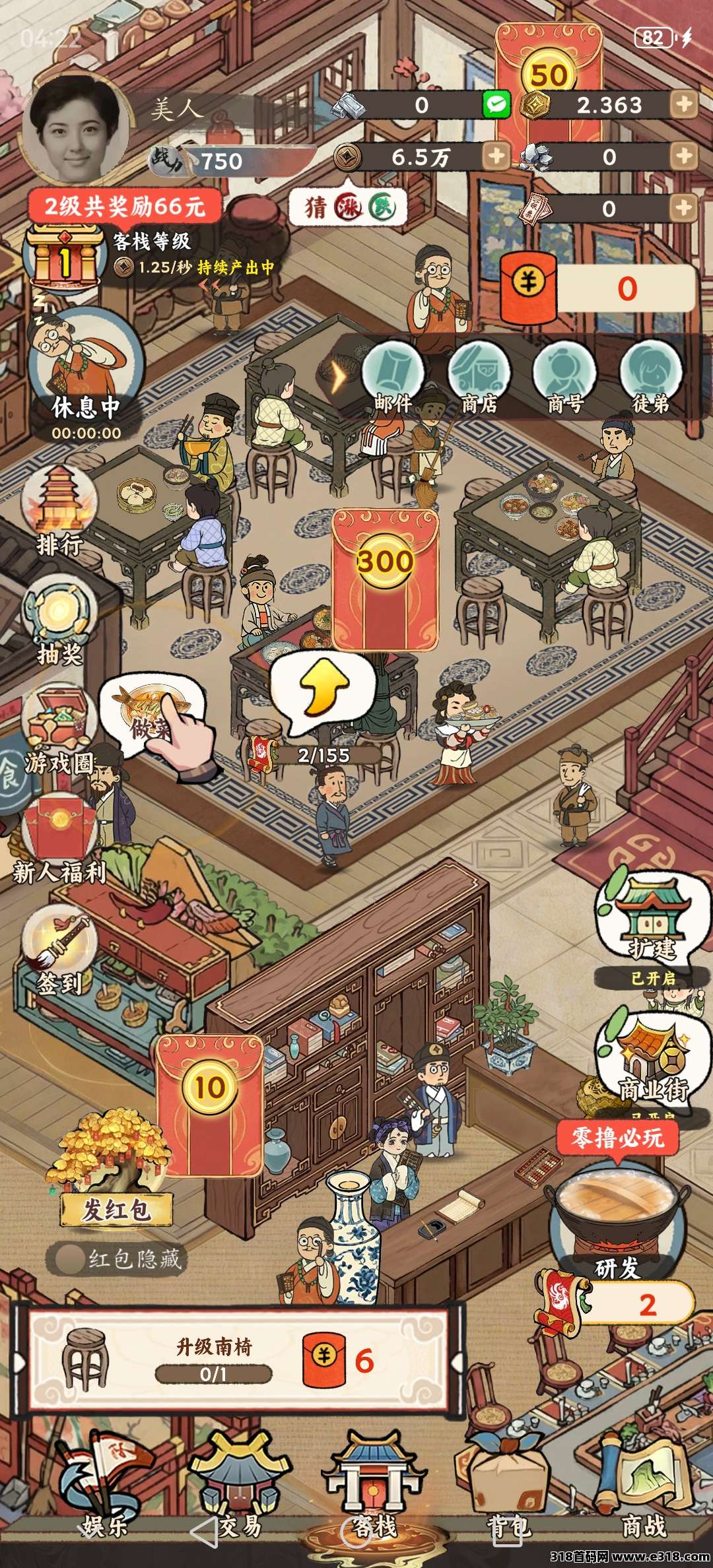Switch to the 交易 trade tab
Screen dimensions: 713x1568
(240, 1488)
